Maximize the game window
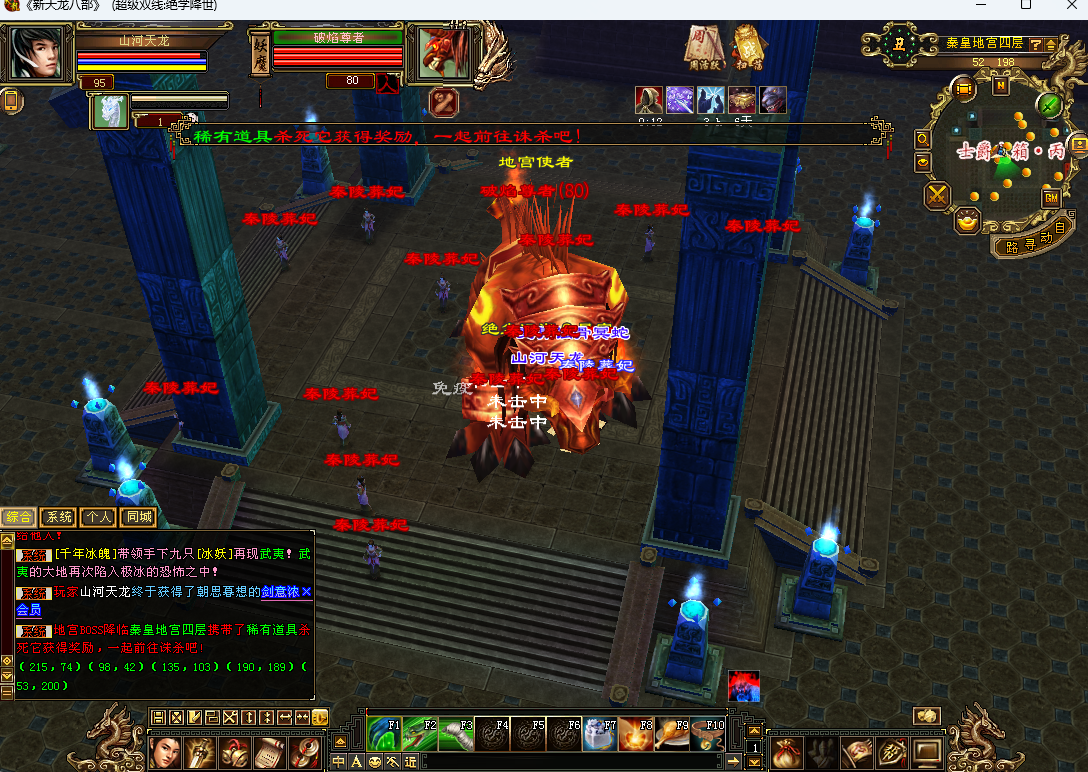The height and width of the screenshot is (772, 1088). [1025, 6]
